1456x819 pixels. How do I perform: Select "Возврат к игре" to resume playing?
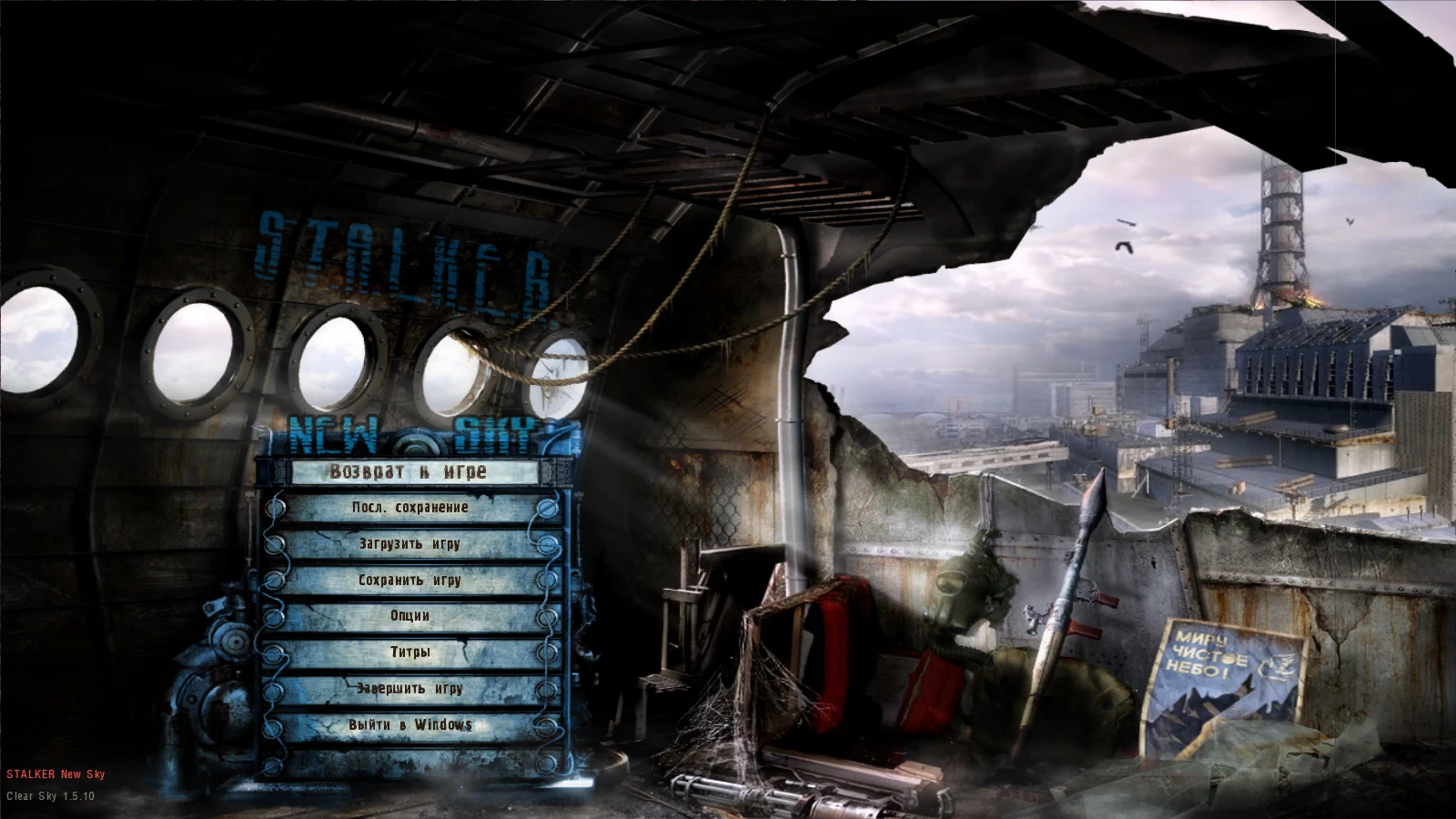409,471
